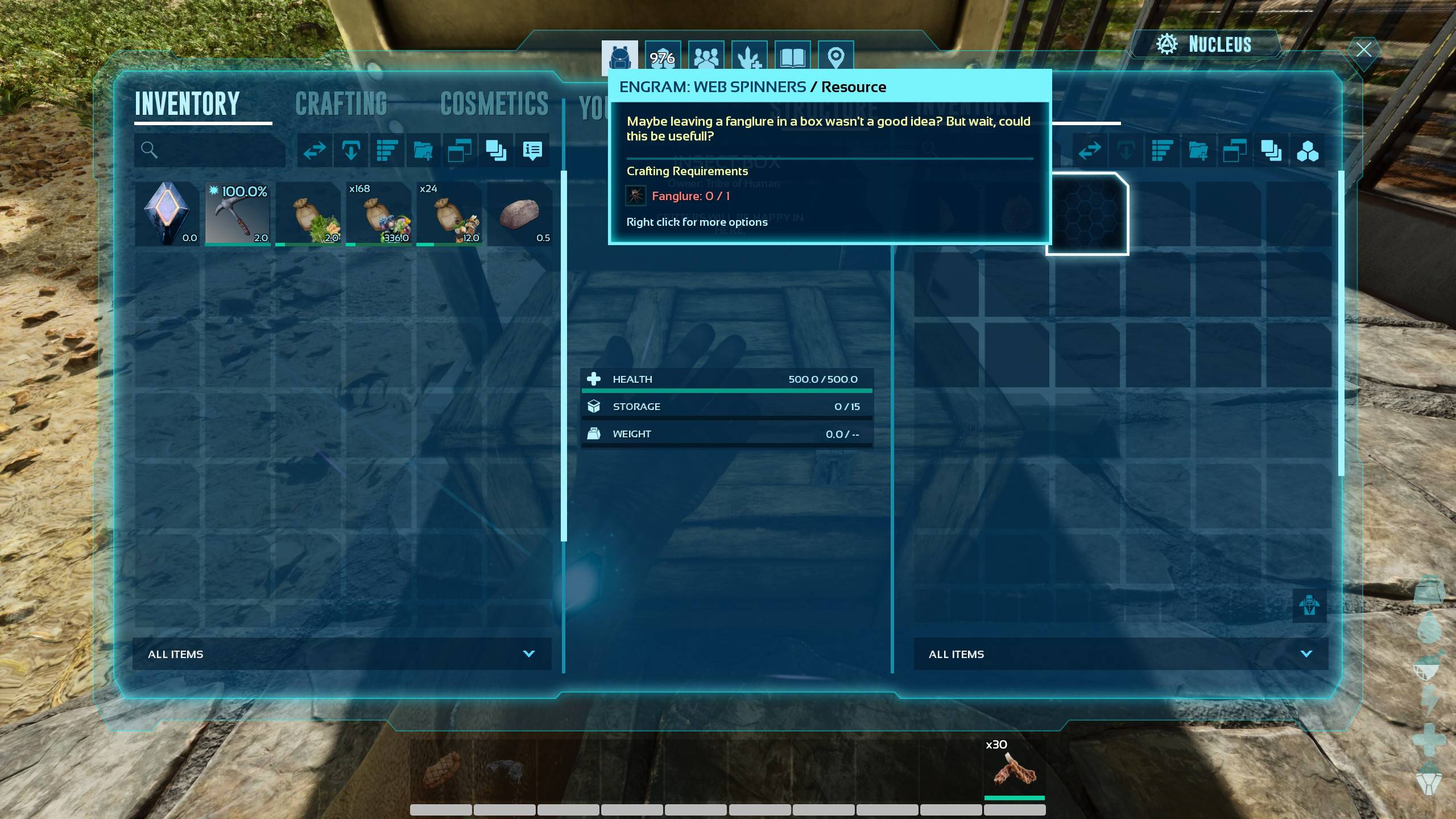Close the inventory window
The image size is (1456, 819).
[x=1363, y=50]
